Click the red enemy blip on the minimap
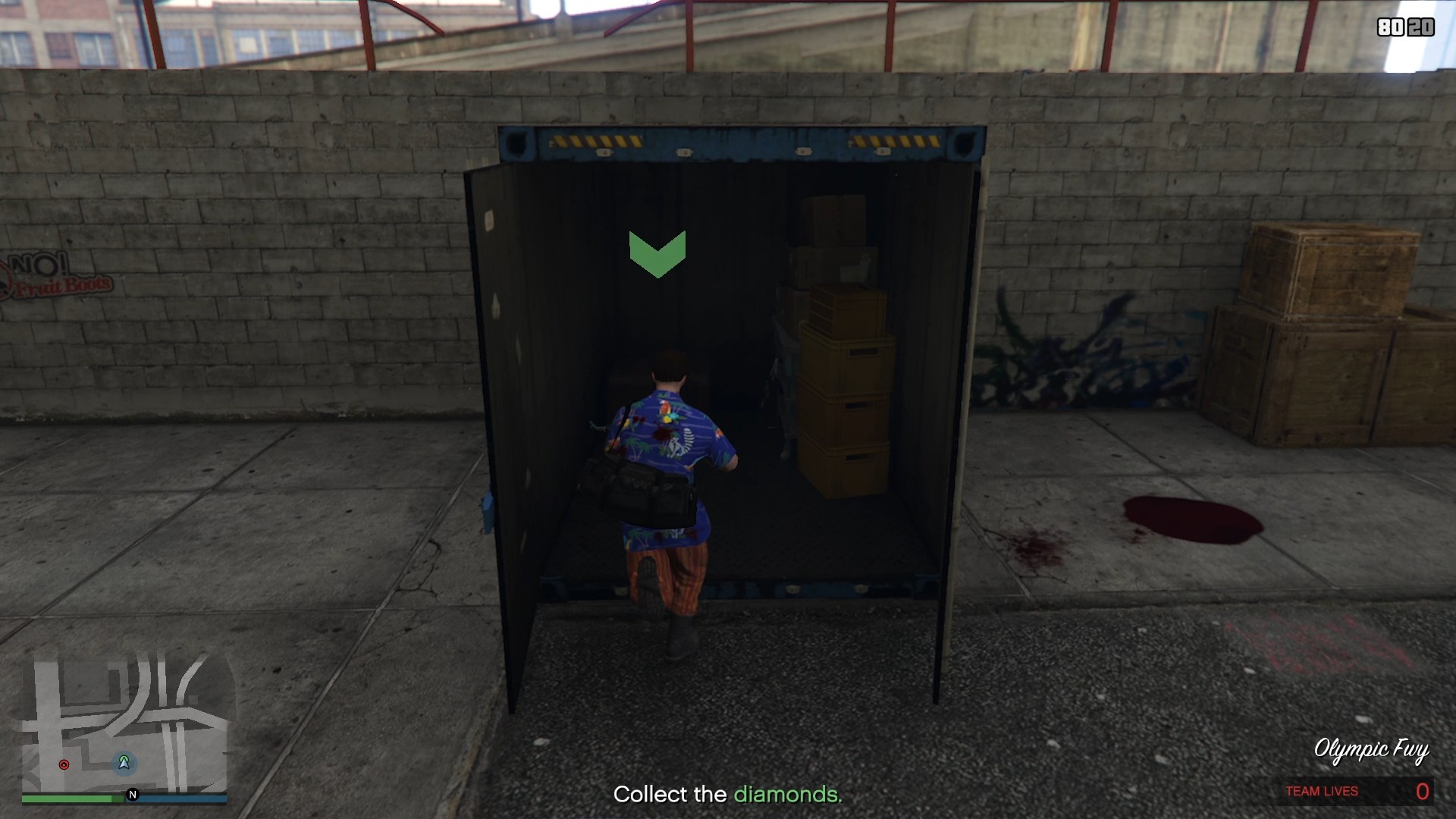Viewport: 1456px width, 819px height. point(64,764)
